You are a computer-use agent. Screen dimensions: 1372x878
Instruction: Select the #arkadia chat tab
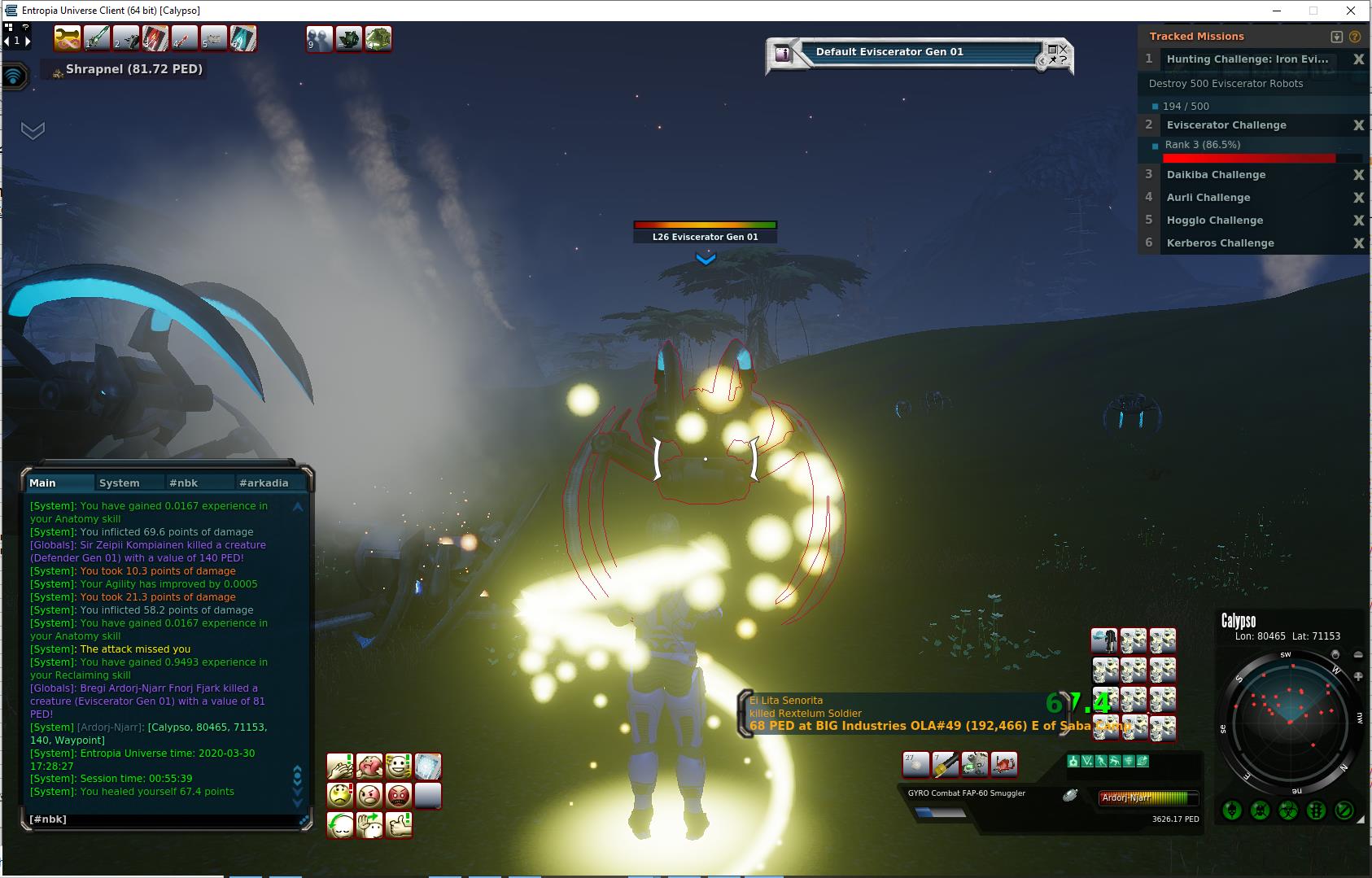click(264, 483)
